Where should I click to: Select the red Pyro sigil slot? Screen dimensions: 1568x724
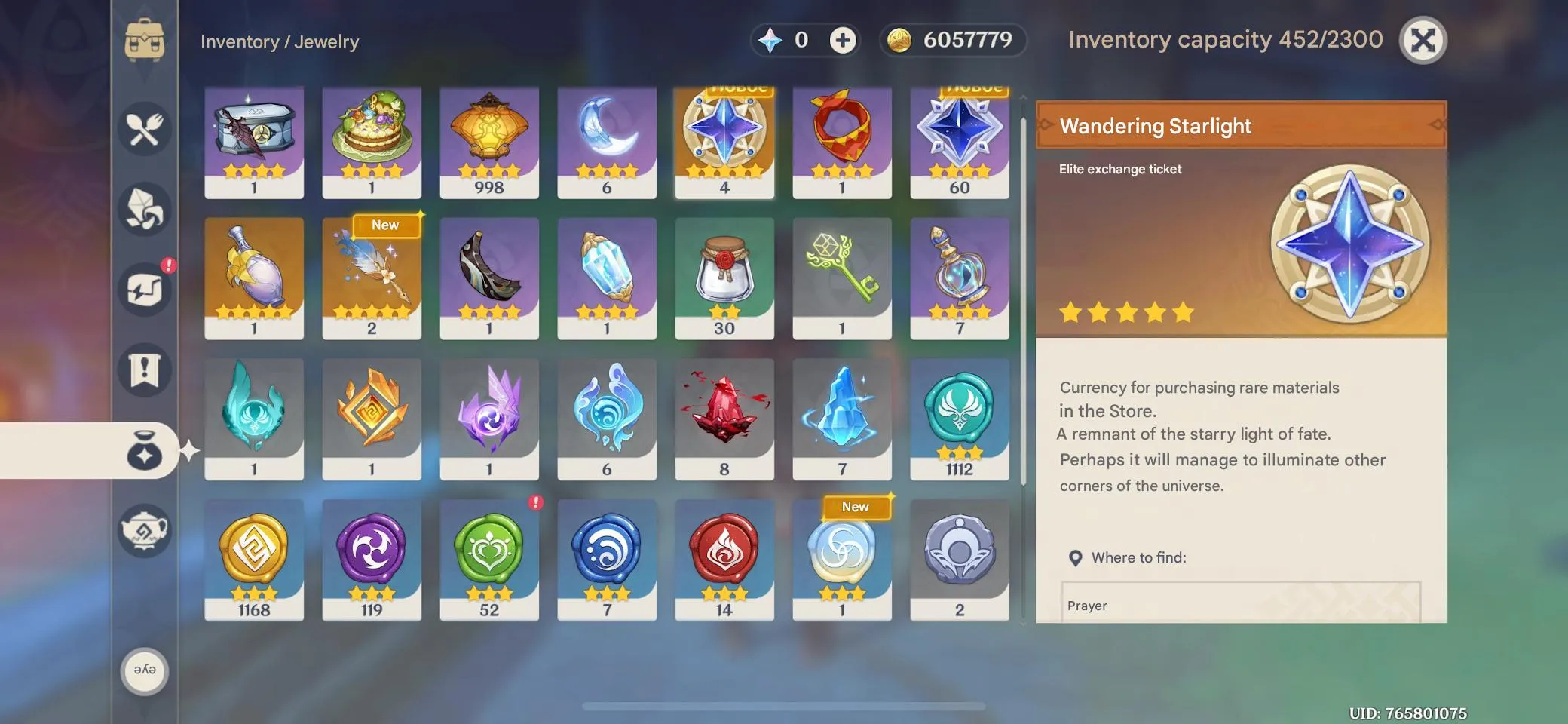point(724,559)
